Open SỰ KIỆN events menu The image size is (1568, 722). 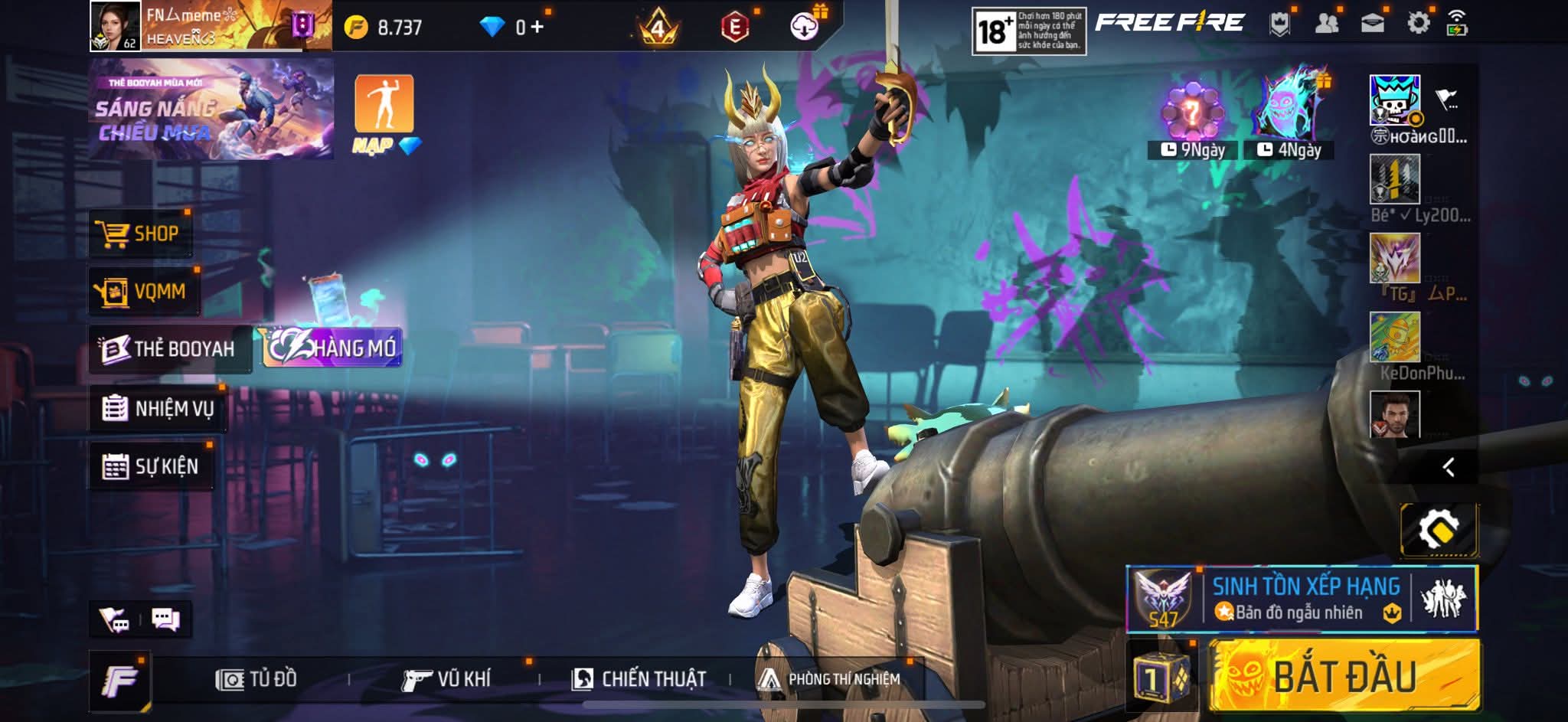tap(151, 466)
